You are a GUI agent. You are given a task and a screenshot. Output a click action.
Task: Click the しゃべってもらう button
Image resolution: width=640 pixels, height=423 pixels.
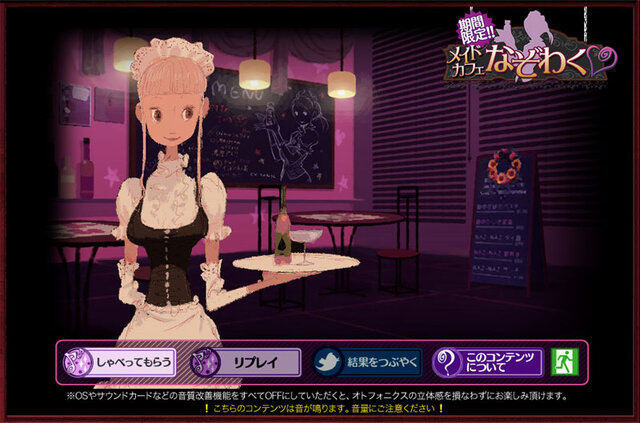[x=120, y=362]
